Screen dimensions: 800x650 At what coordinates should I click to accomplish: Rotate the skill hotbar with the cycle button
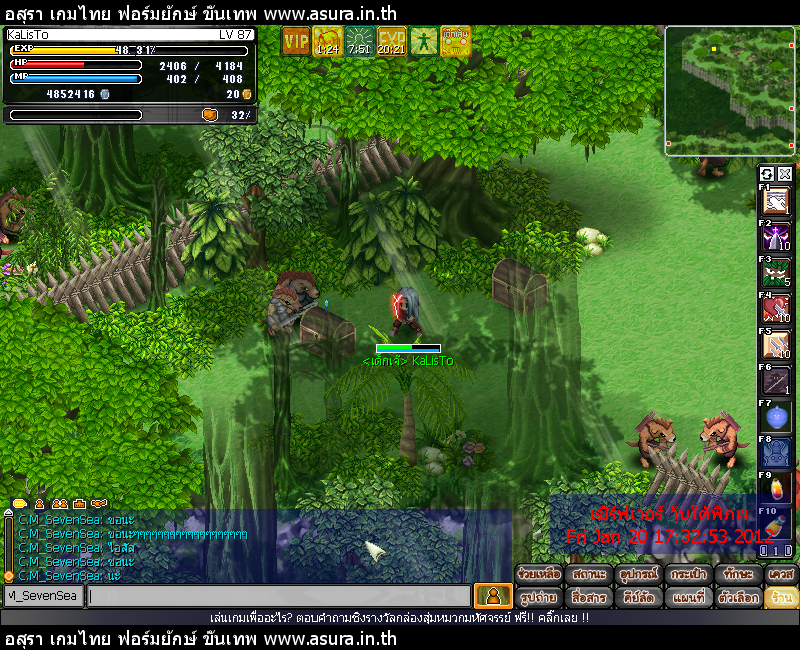point(767,174)
